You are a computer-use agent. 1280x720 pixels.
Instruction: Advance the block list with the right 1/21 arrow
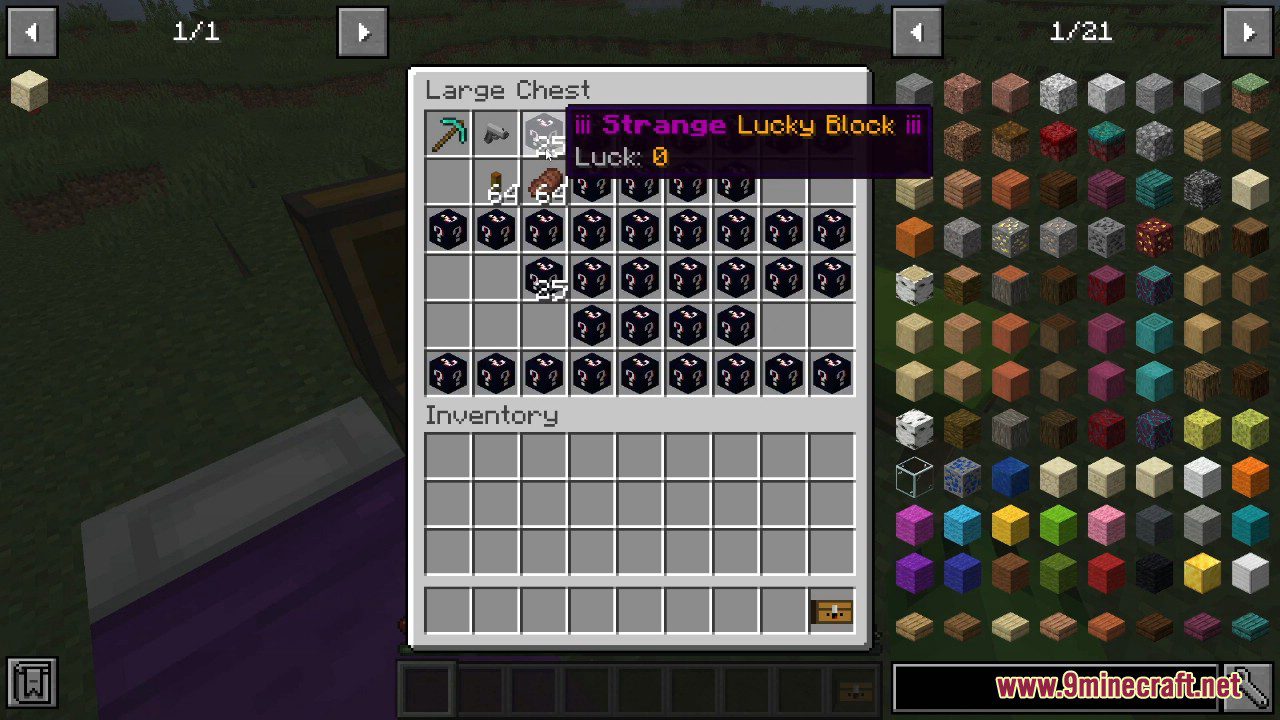(x=1248, y=31)
